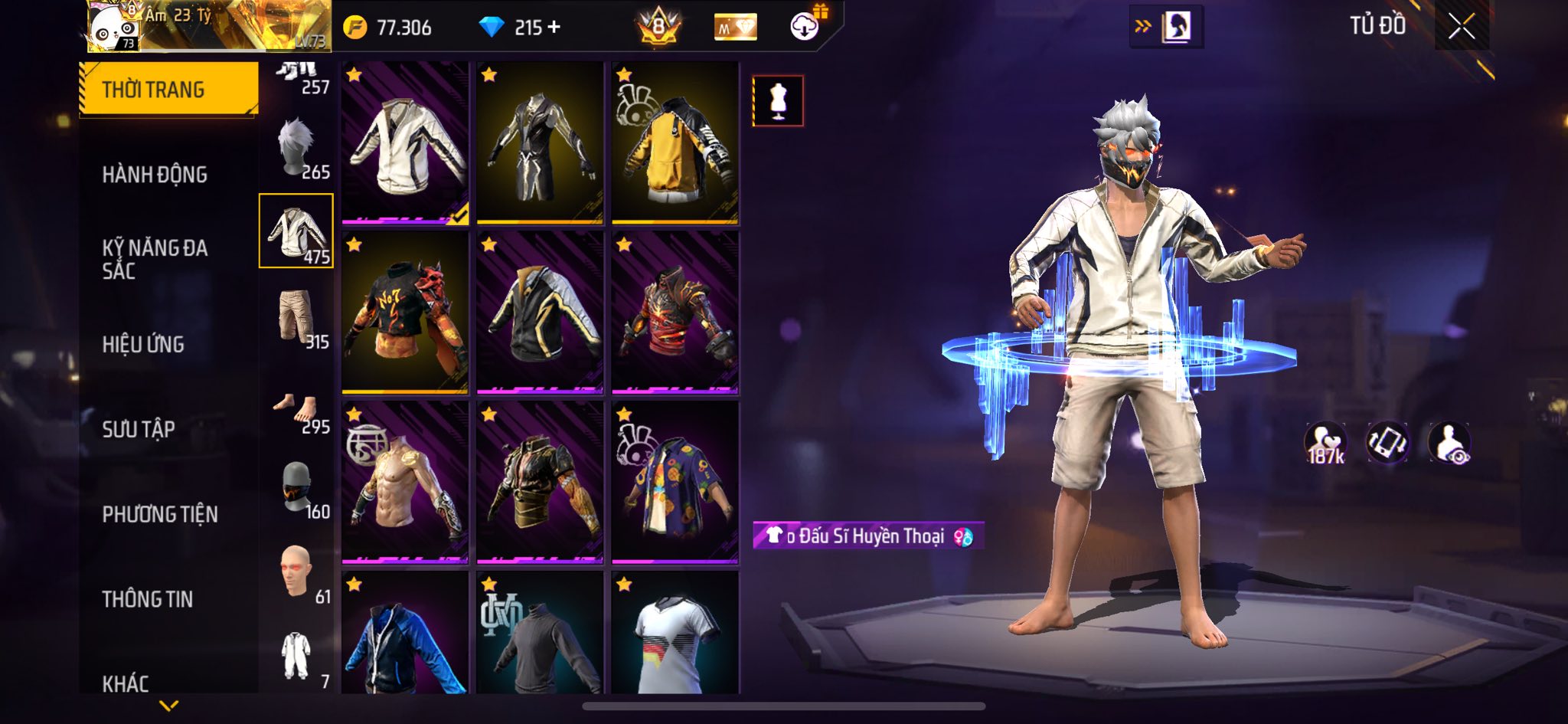Image resolution: width=1568 pixels, height=724 pixels.
Task: Switch to Phương Tiện vehicles menu
Action: (x=160, y=514)
